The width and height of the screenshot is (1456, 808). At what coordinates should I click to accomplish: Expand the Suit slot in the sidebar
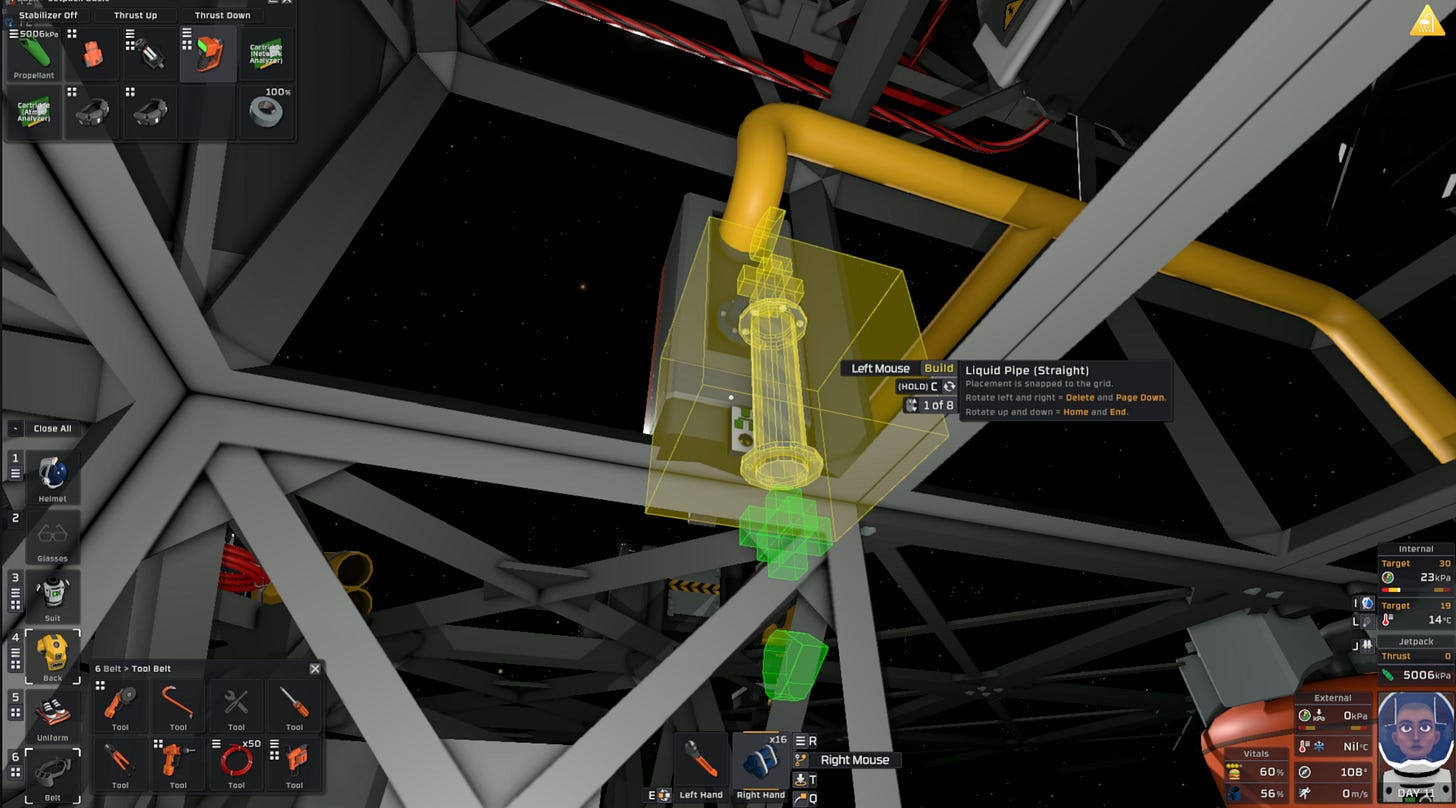point(52,595)
